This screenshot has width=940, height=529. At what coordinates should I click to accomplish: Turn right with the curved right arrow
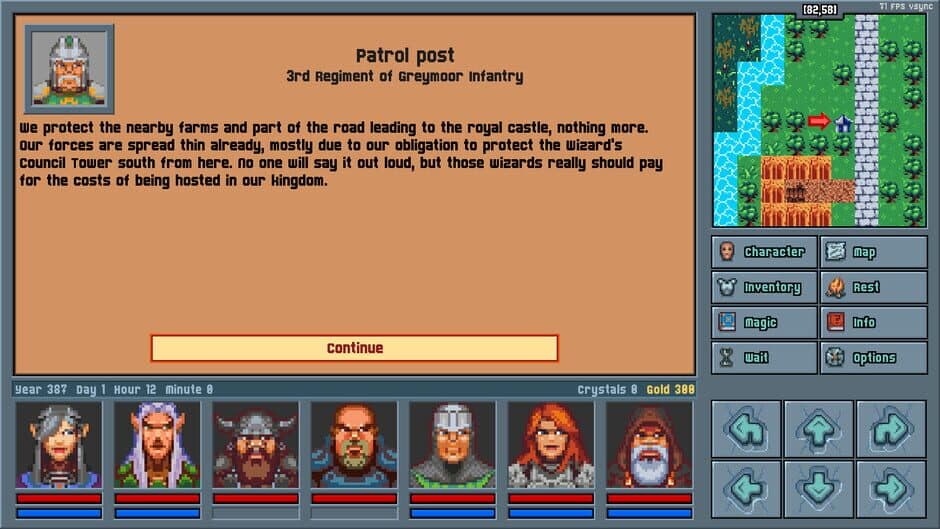[892, 429]
